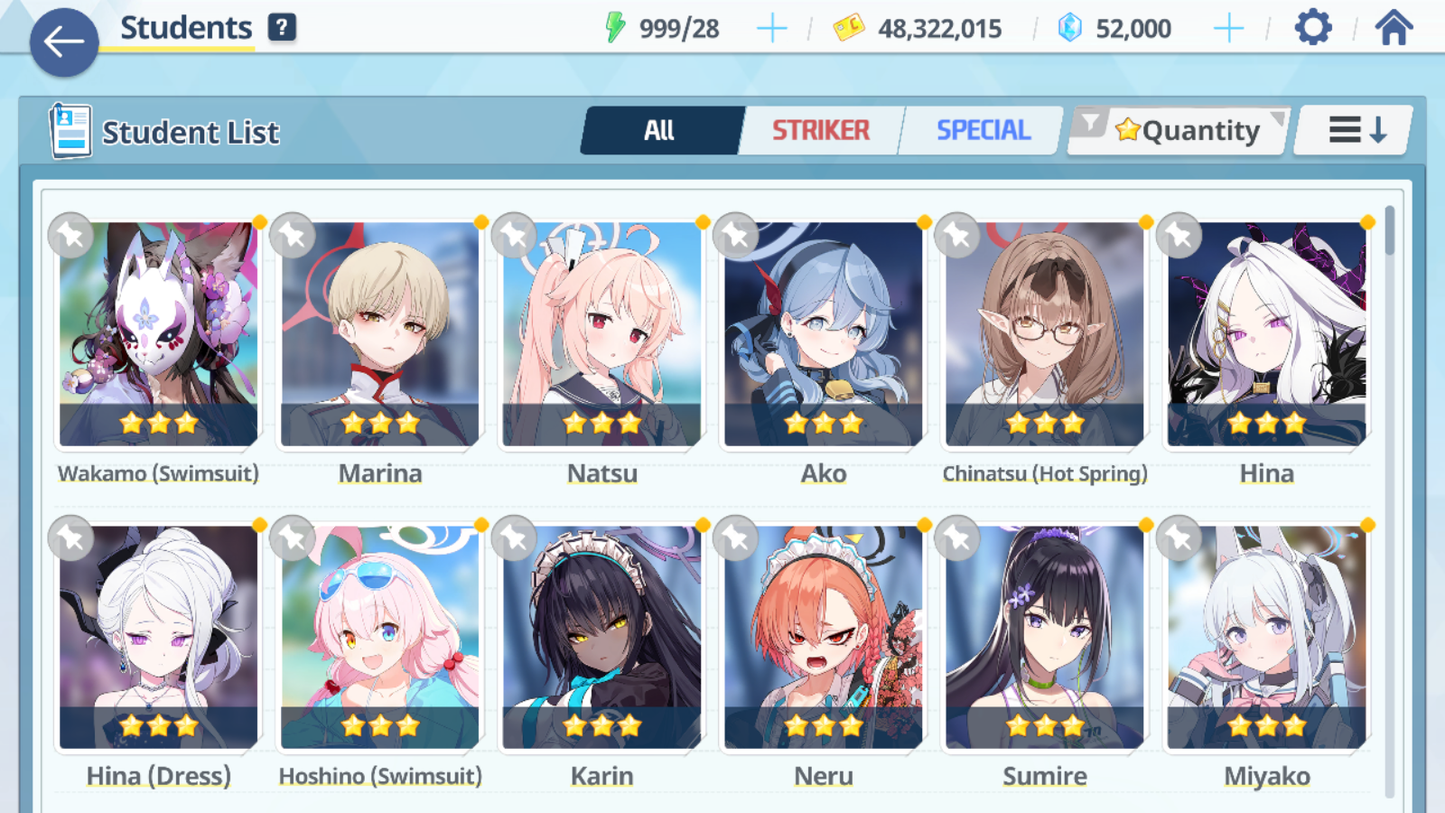Switch to the STRIKER tab
The width and height of the screenshot is (1445, 813).
coord(820,130)
